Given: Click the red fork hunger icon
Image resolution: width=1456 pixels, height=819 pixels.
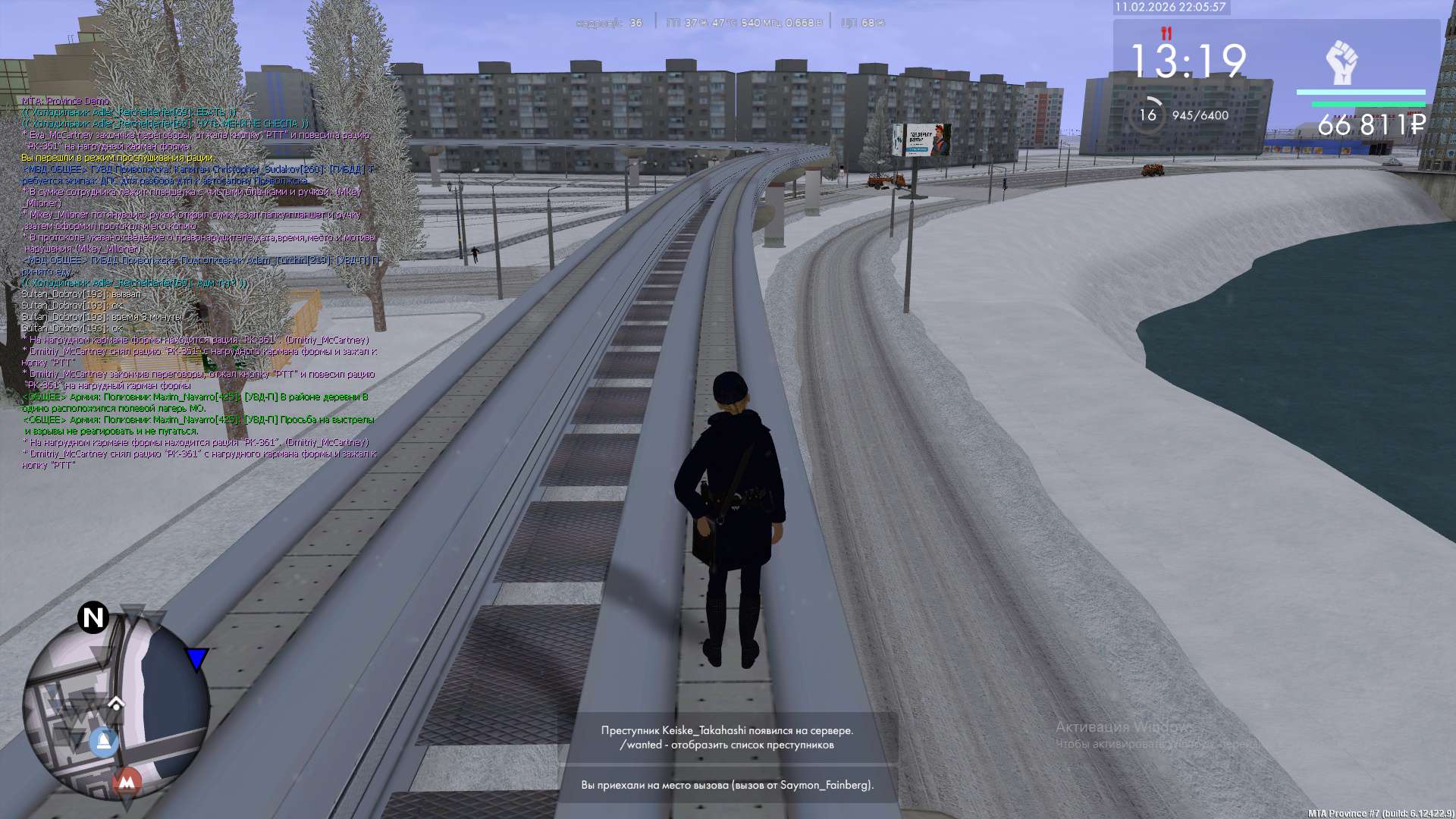Looking at the screenshot, I should 1166,33.
